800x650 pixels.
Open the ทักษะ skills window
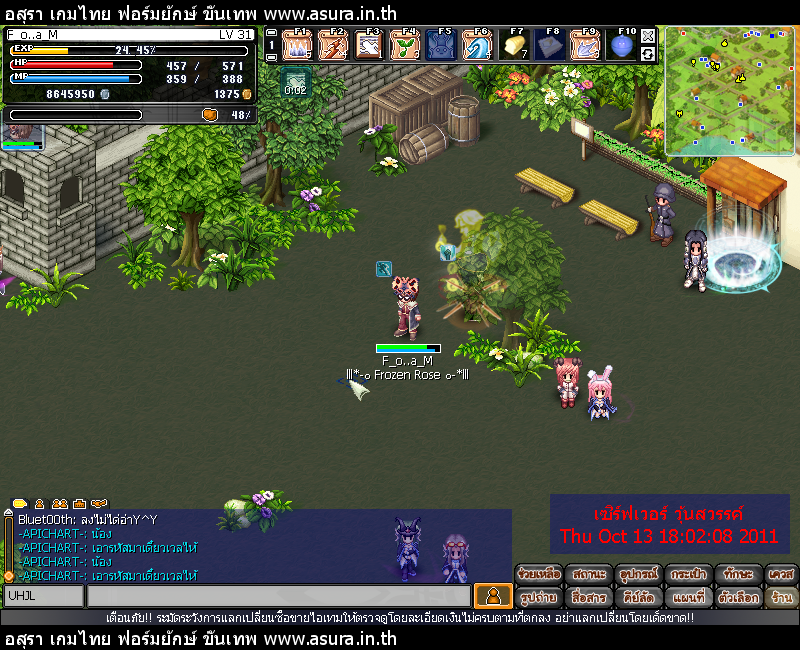740,574
